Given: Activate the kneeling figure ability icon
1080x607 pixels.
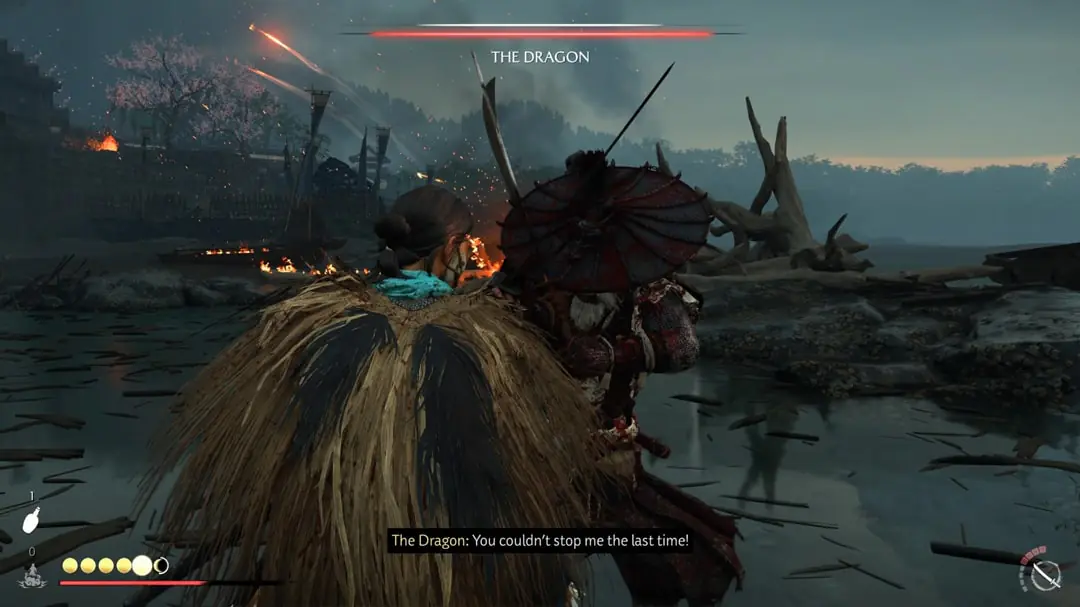Looking at the screenshot, I should 31,575.
